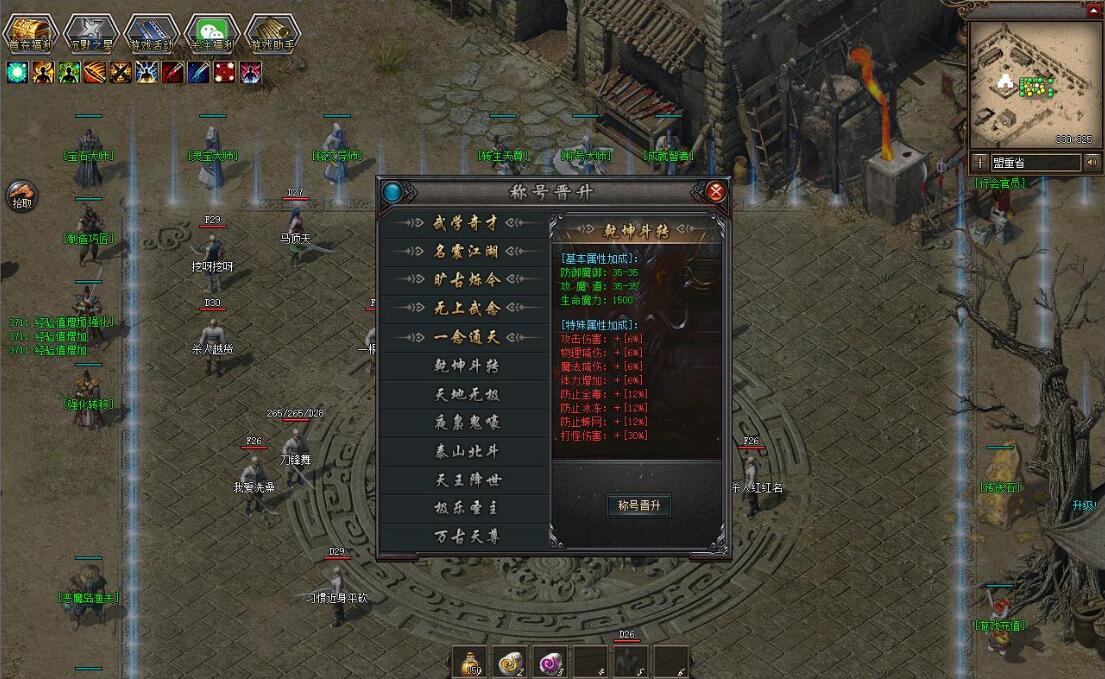Open the 游戏助手 game assistant

[273, 32]
